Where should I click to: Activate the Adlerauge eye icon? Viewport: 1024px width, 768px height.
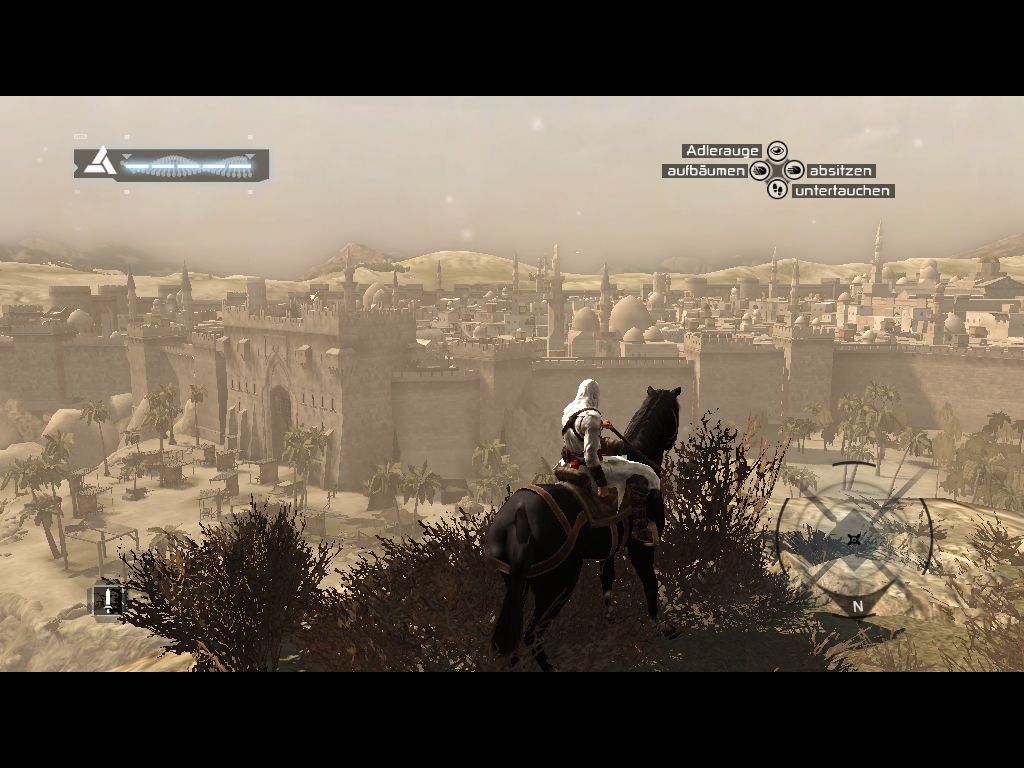coord(777,151)
